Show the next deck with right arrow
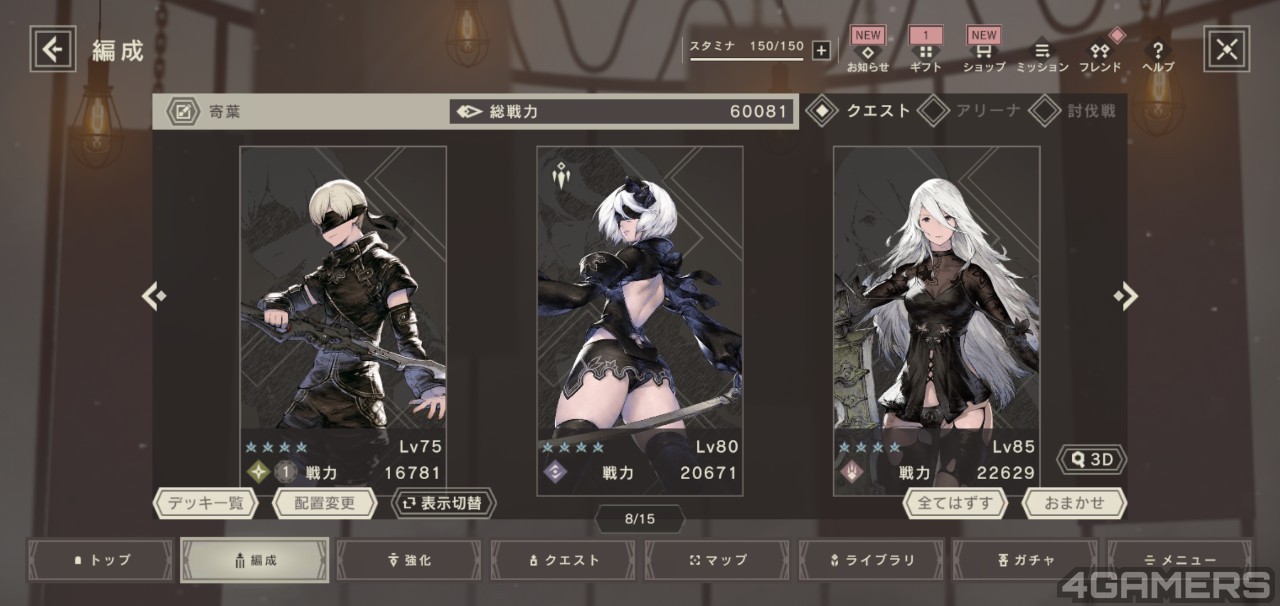 pyautogui.click(x=1126, y=296)
